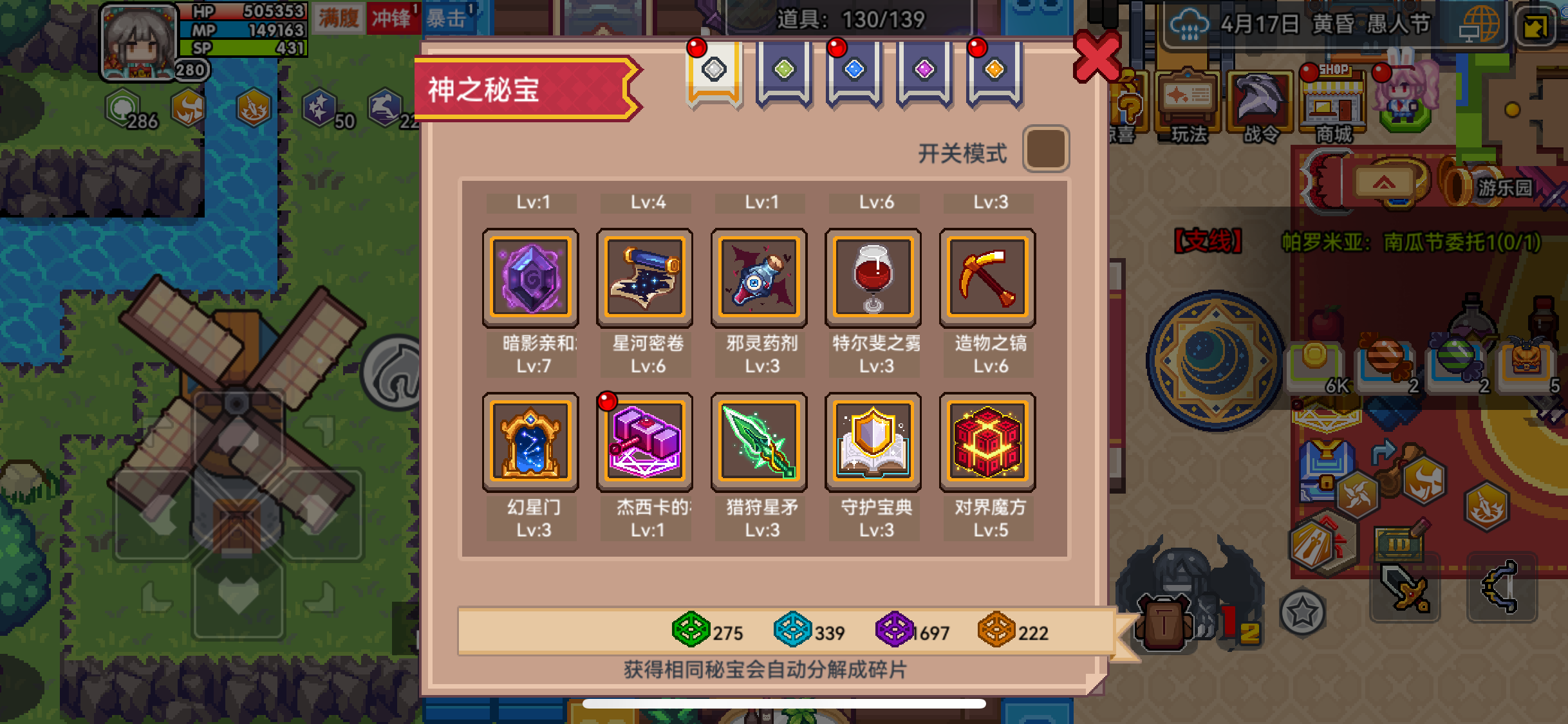Screen dimensions: 1568x724
Task: Toggle the 开关模式 switch
Action: 1045,149
